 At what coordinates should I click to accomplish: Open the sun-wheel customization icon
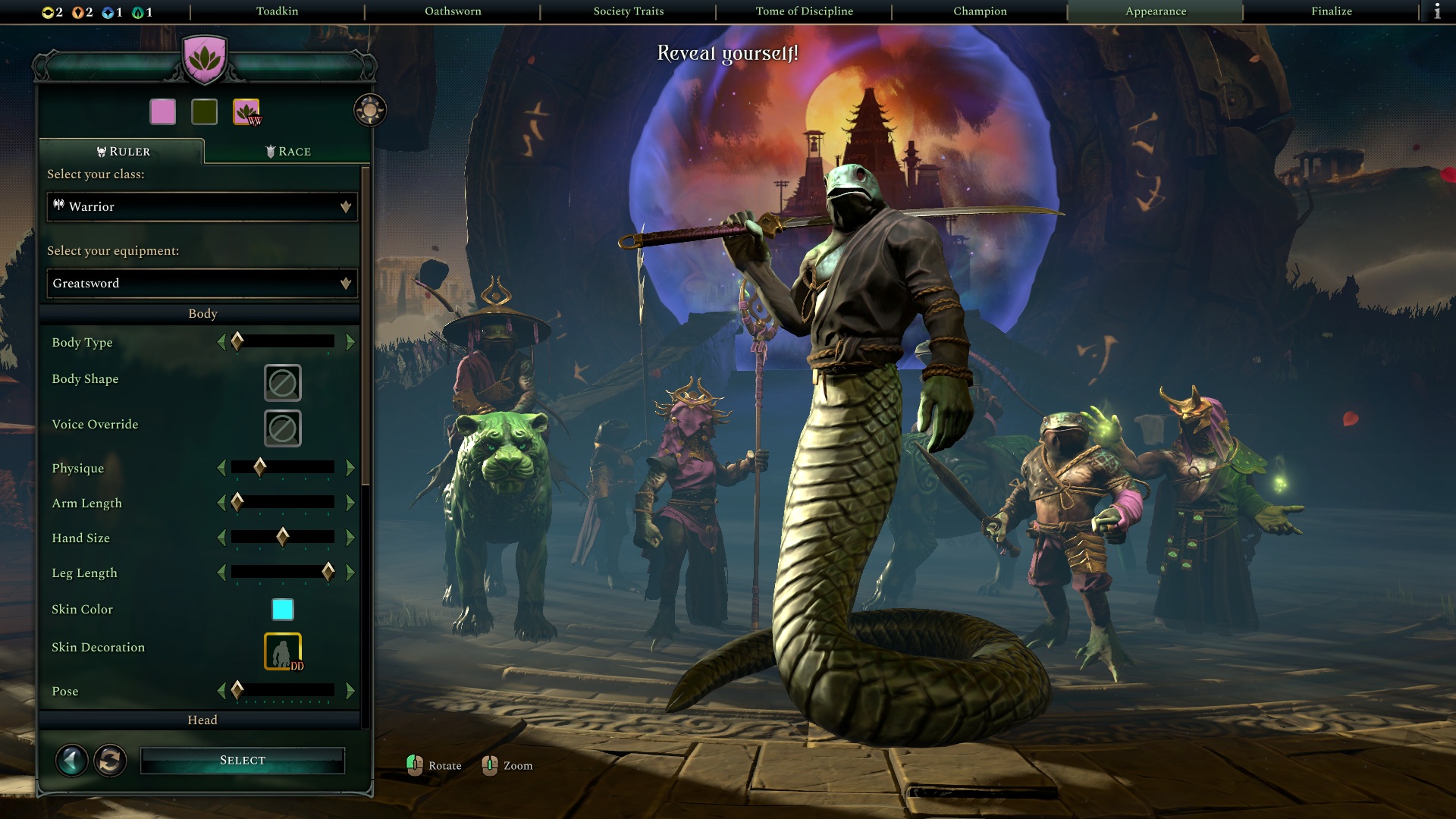tap(369, 110)
